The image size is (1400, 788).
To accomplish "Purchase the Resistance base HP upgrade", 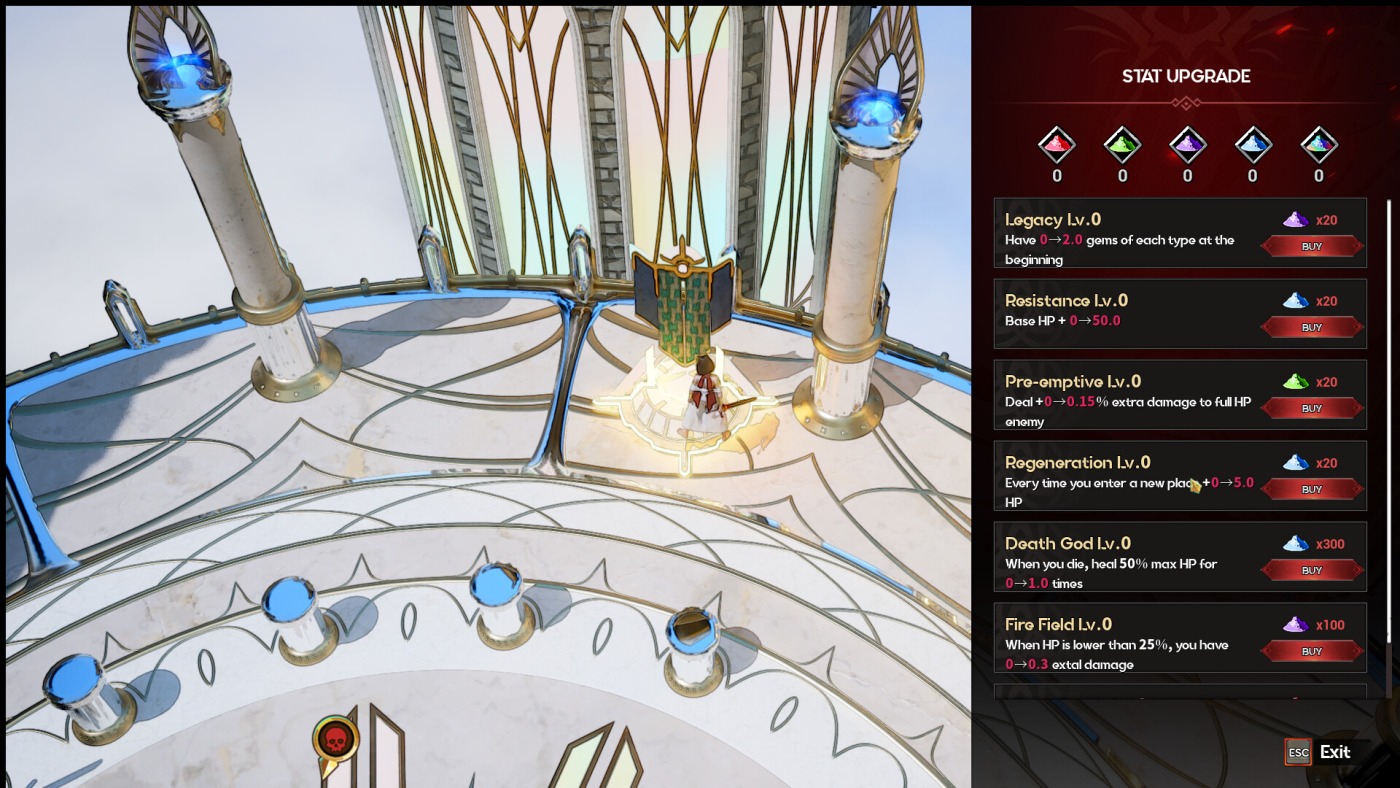I will [1311, 327].
